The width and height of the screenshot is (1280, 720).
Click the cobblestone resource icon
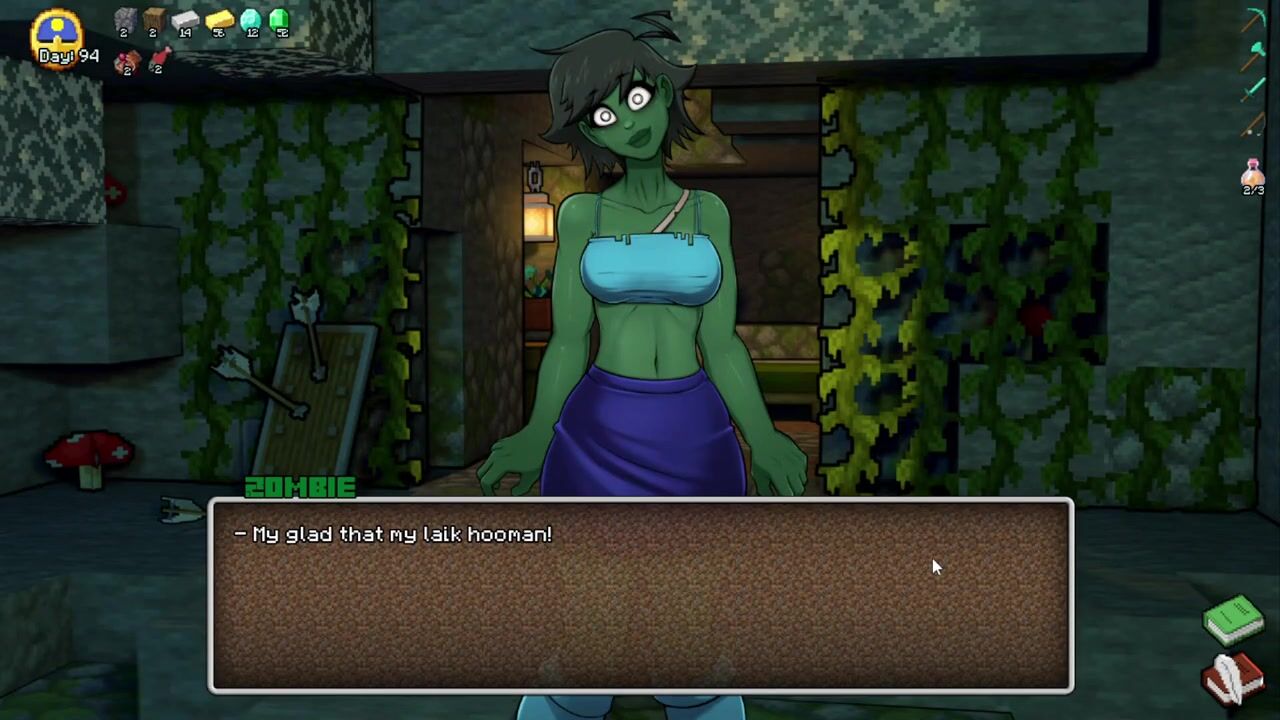pyautogui.click(x=125, y=21)
